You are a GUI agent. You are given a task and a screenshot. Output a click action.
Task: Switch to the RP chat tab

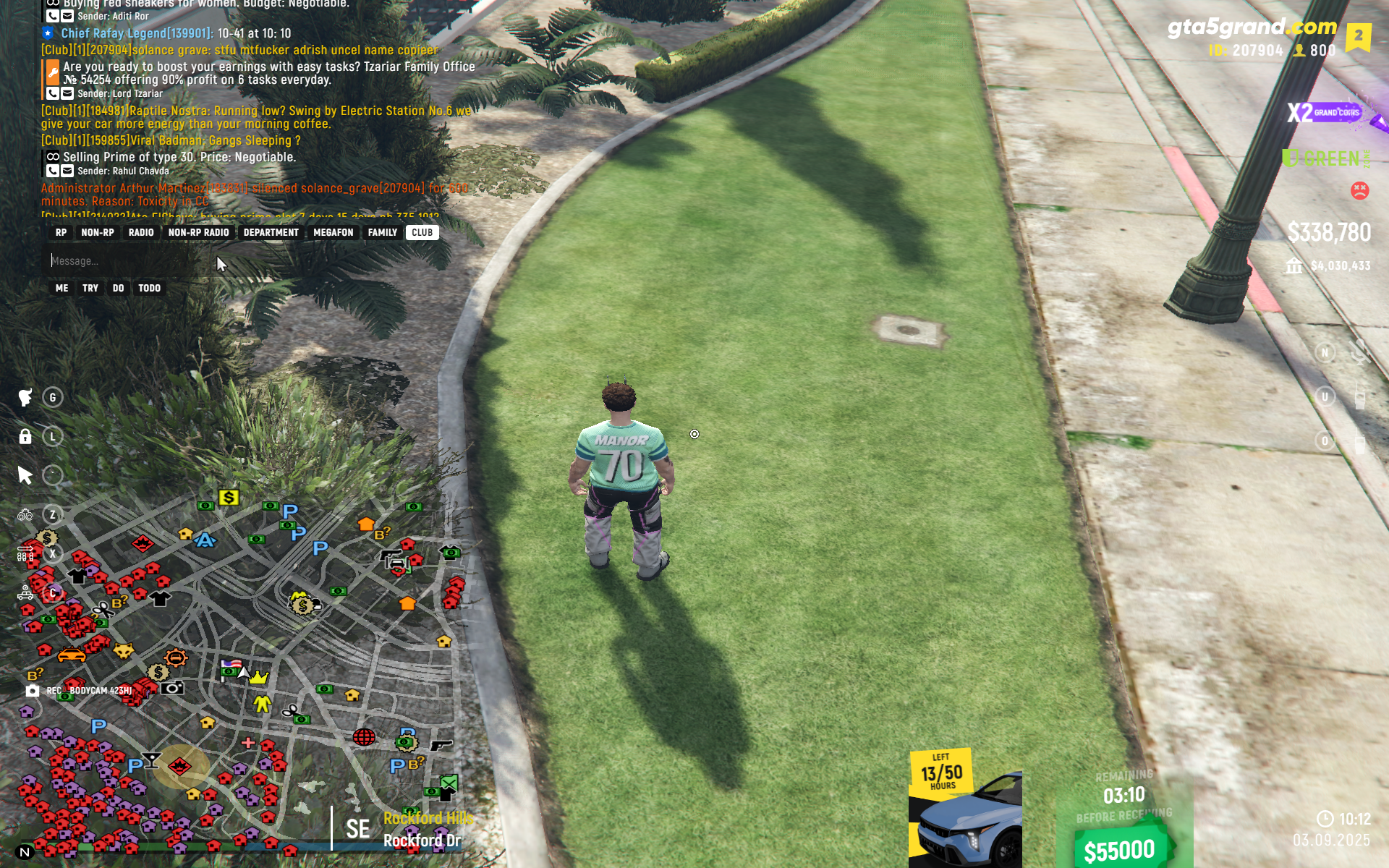[61, 232]
